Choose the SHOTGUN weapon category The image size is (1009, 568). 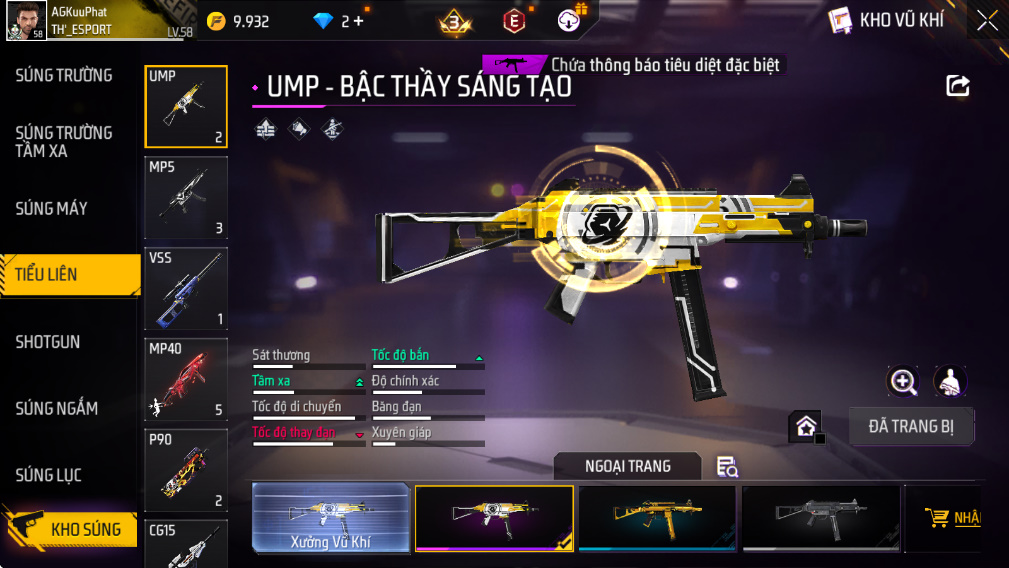point(48,342)
